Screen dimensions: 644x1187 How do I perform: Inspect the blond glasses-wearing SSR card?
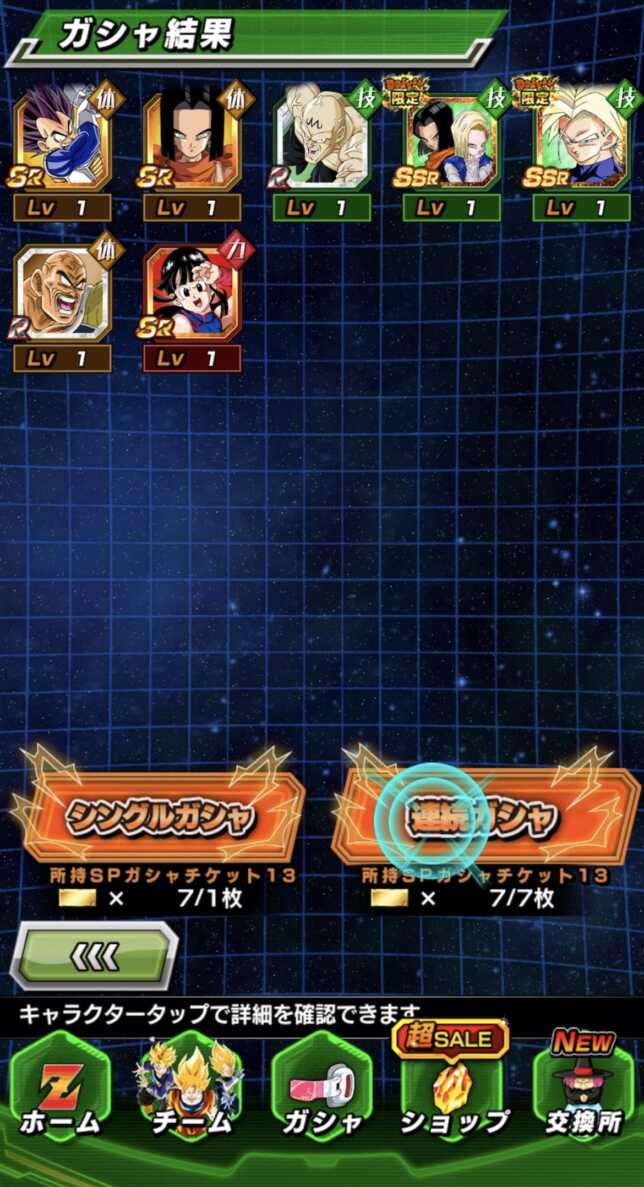581,138
